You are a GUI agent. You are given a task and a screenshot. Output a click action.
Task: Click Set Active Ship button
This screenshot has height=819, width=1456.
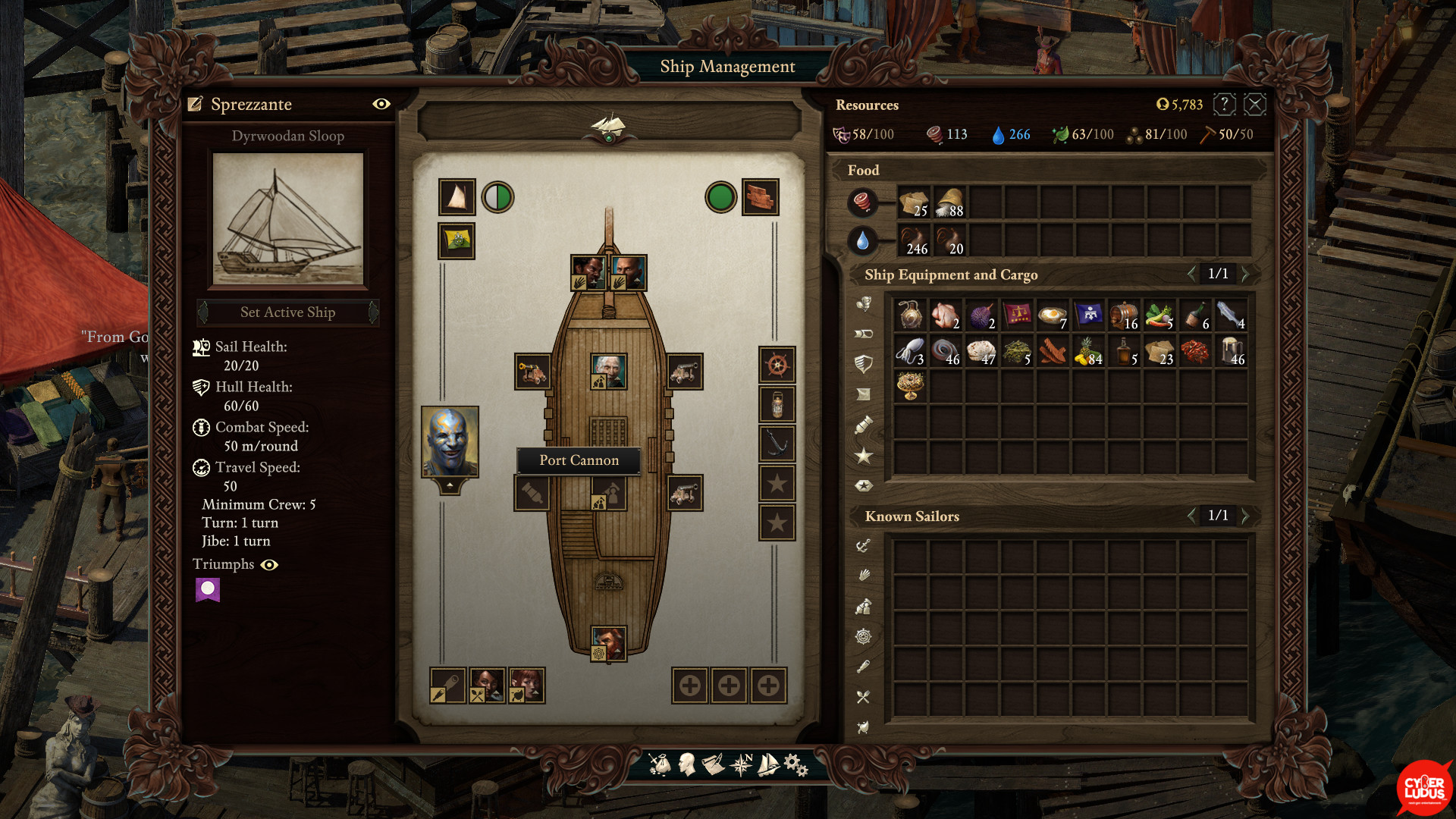click(x=287, y=312)
